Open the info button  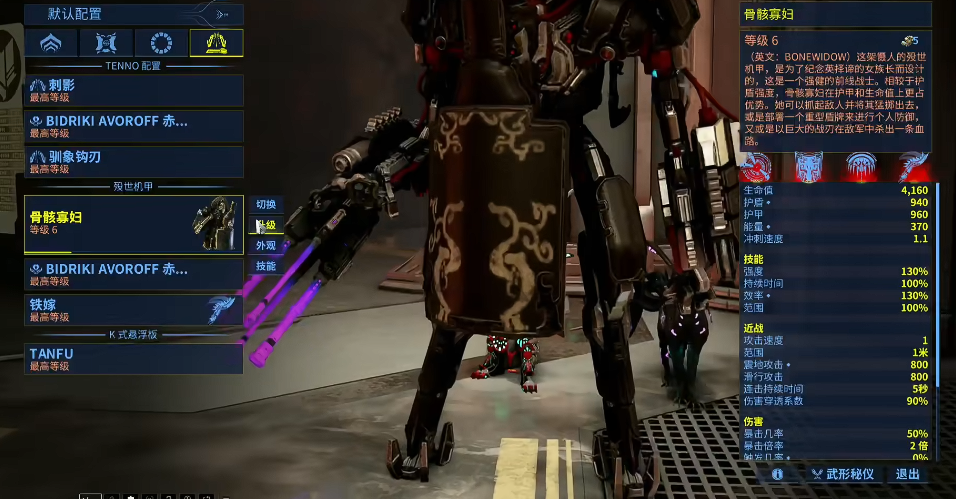tap(776, 474)
